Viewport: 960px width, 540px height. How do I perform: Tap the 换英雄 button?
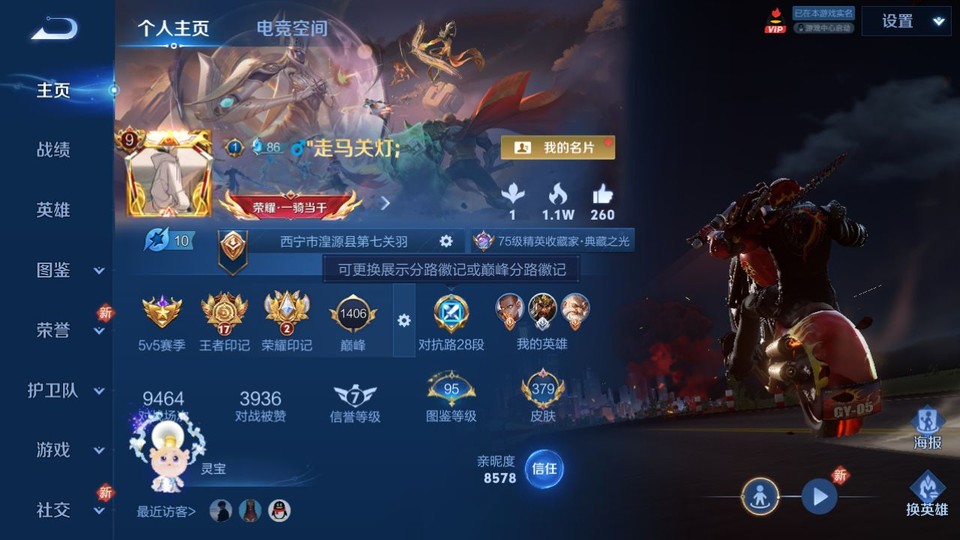pos(927,492)
